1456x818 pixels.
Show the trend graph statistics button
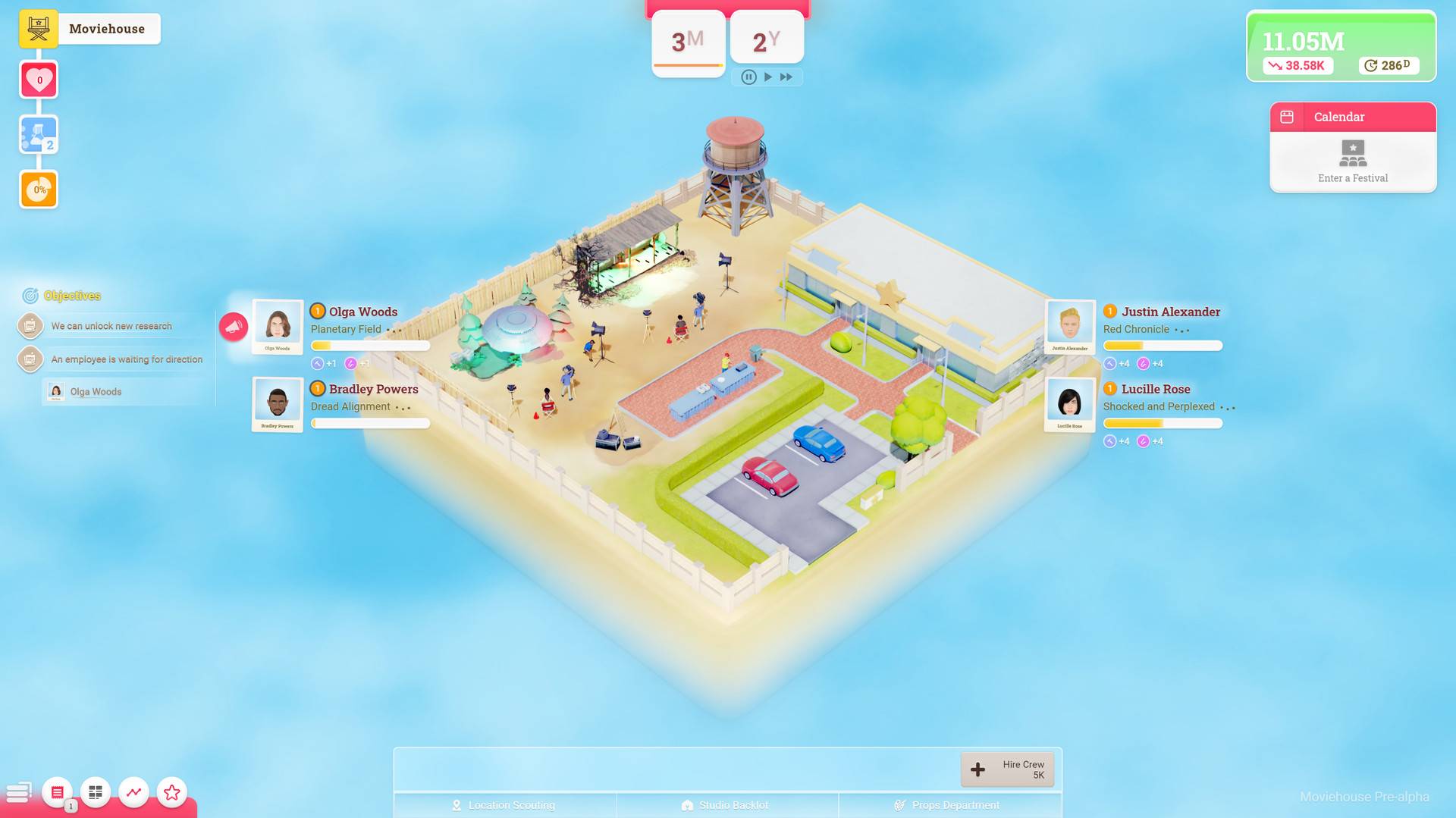133,792
